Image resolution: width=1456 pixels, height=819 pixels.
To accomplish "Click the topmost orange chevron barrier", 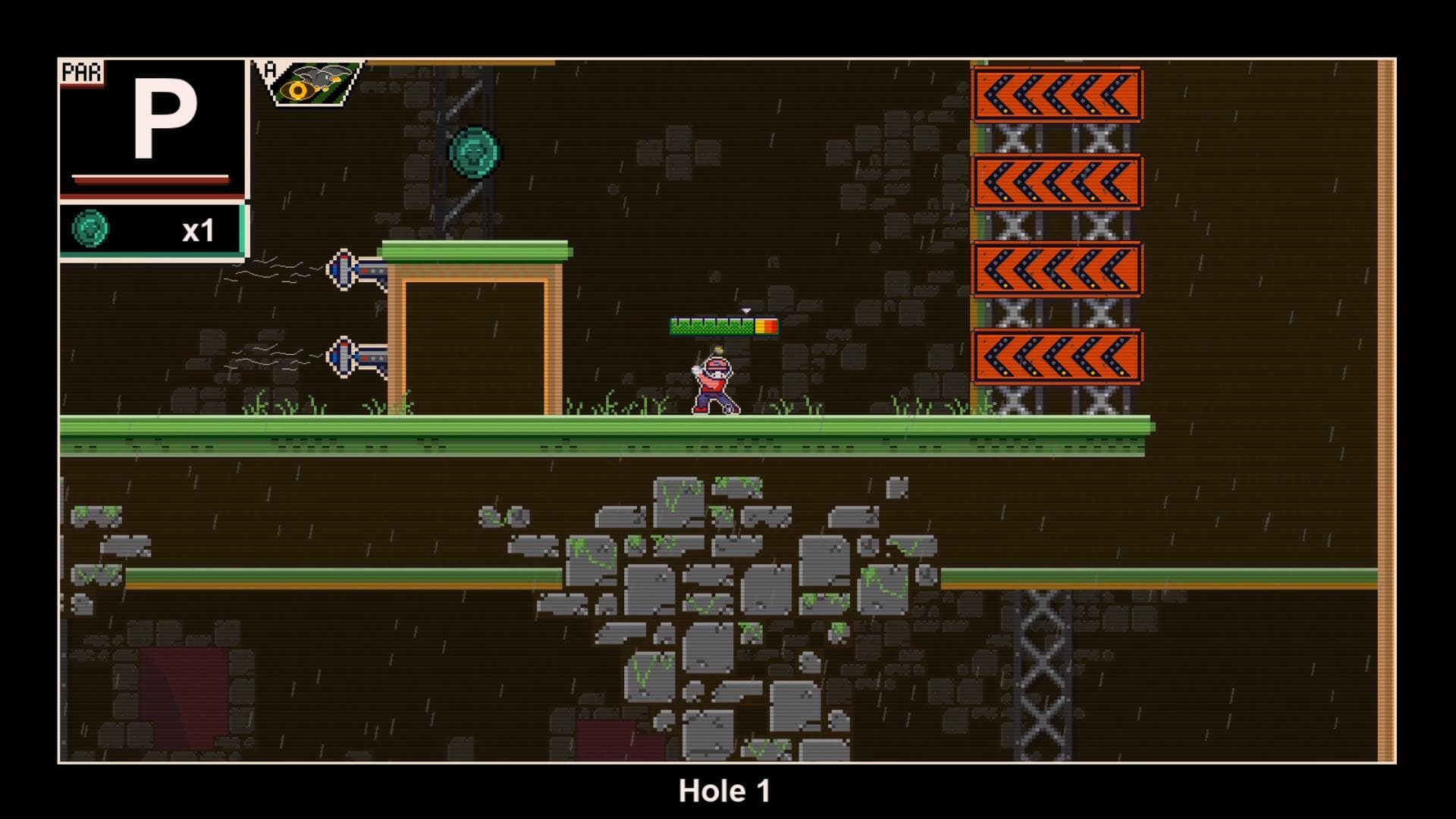I will (x=1056, y=92).
